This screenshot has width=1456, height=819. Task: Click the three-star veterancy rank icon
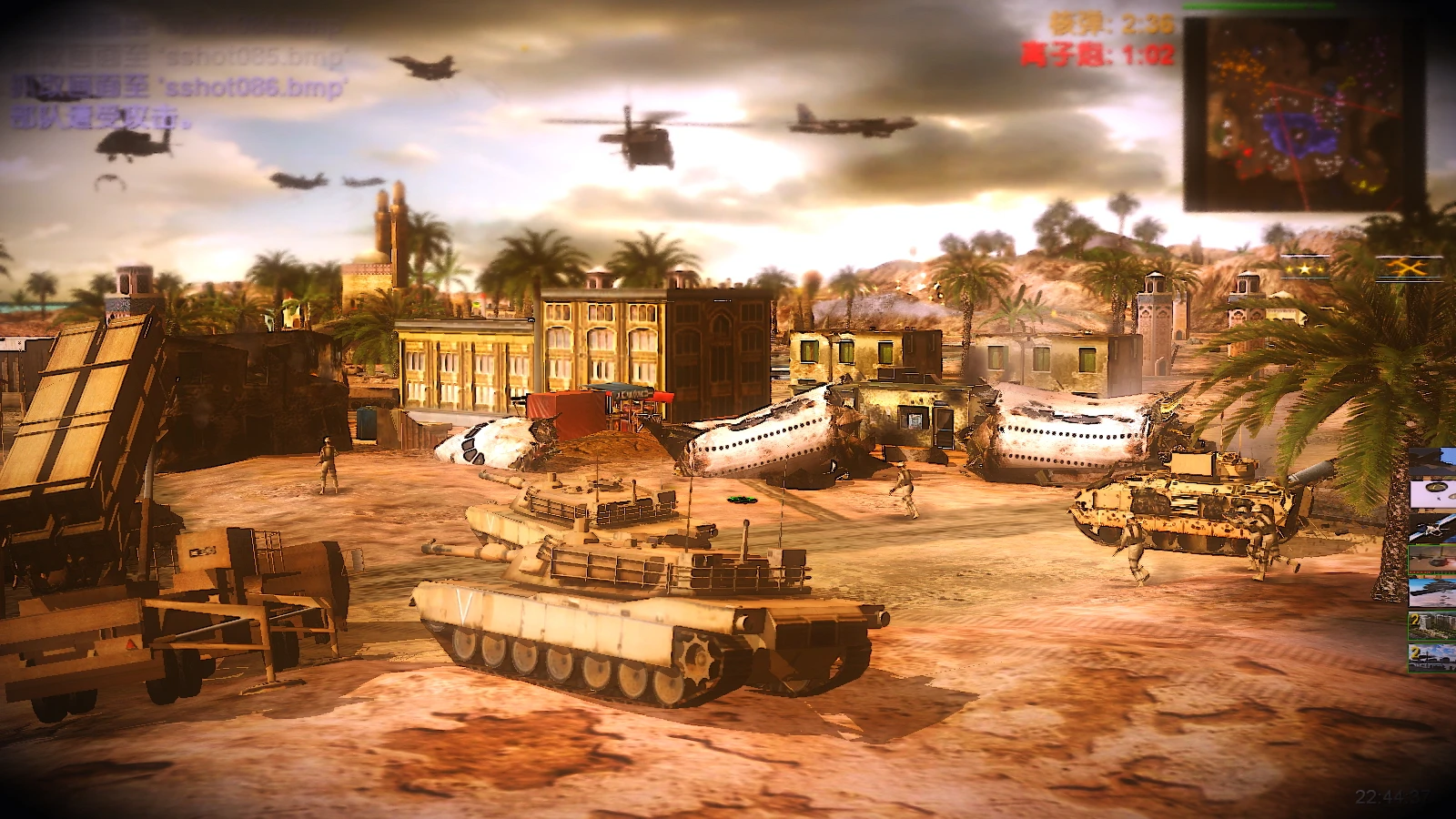point(1303,270)
